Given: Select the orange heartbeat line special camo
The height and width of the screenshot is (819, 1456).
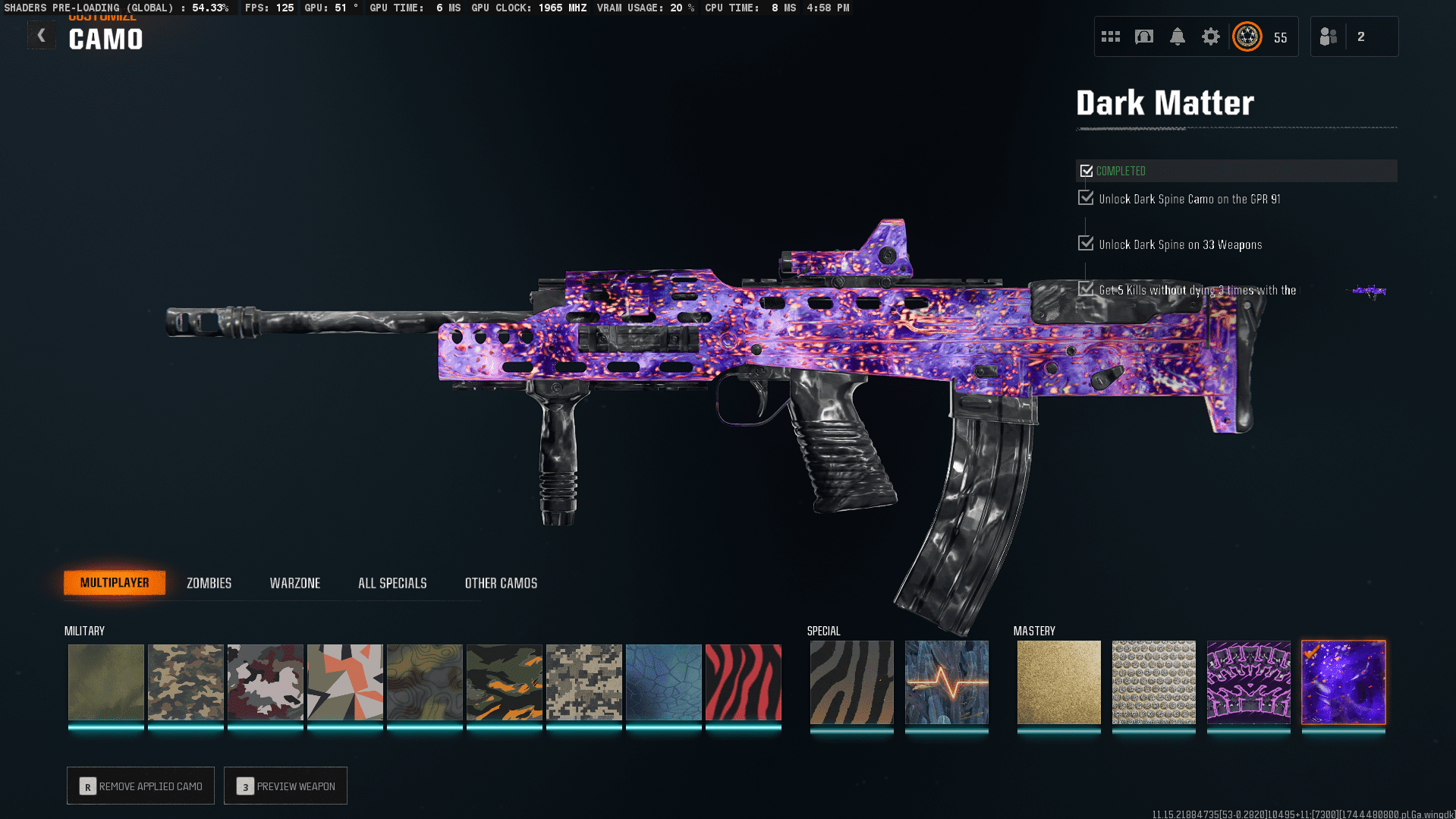Looking at the screenshot, I should click(x=946, y=682).
